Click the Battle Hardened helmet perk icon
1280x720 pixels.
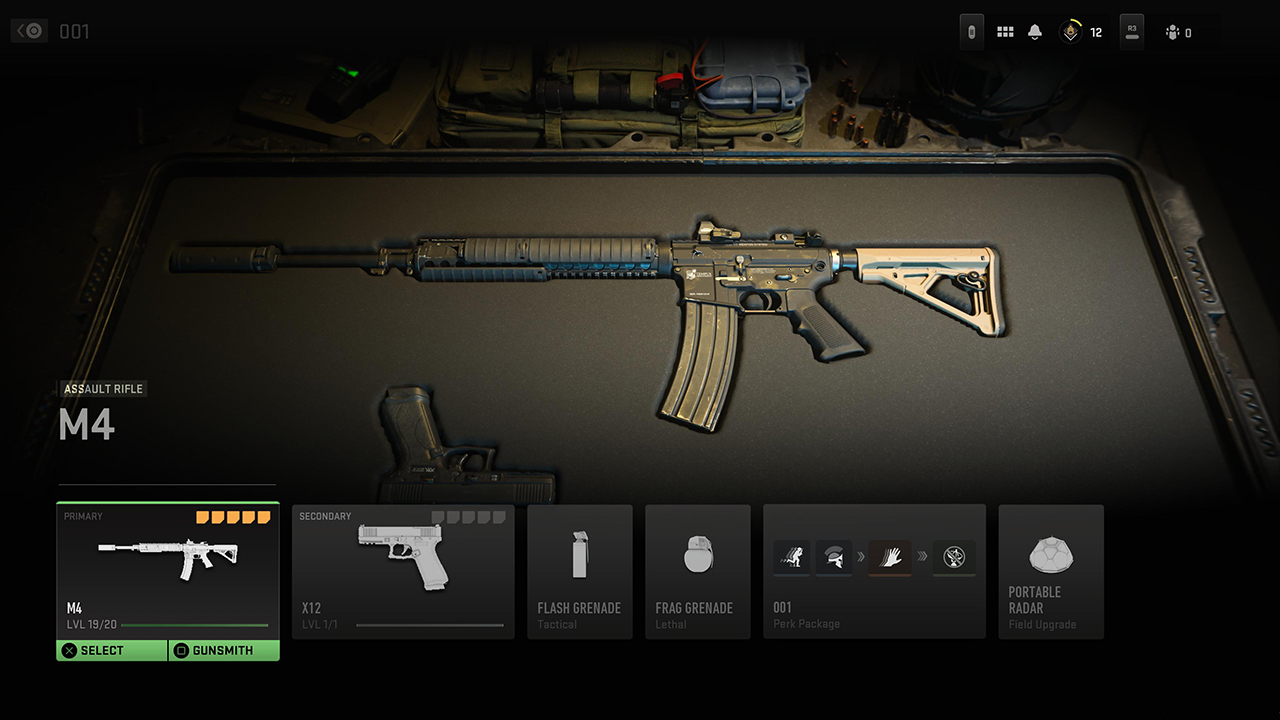(x=835, y=558)
